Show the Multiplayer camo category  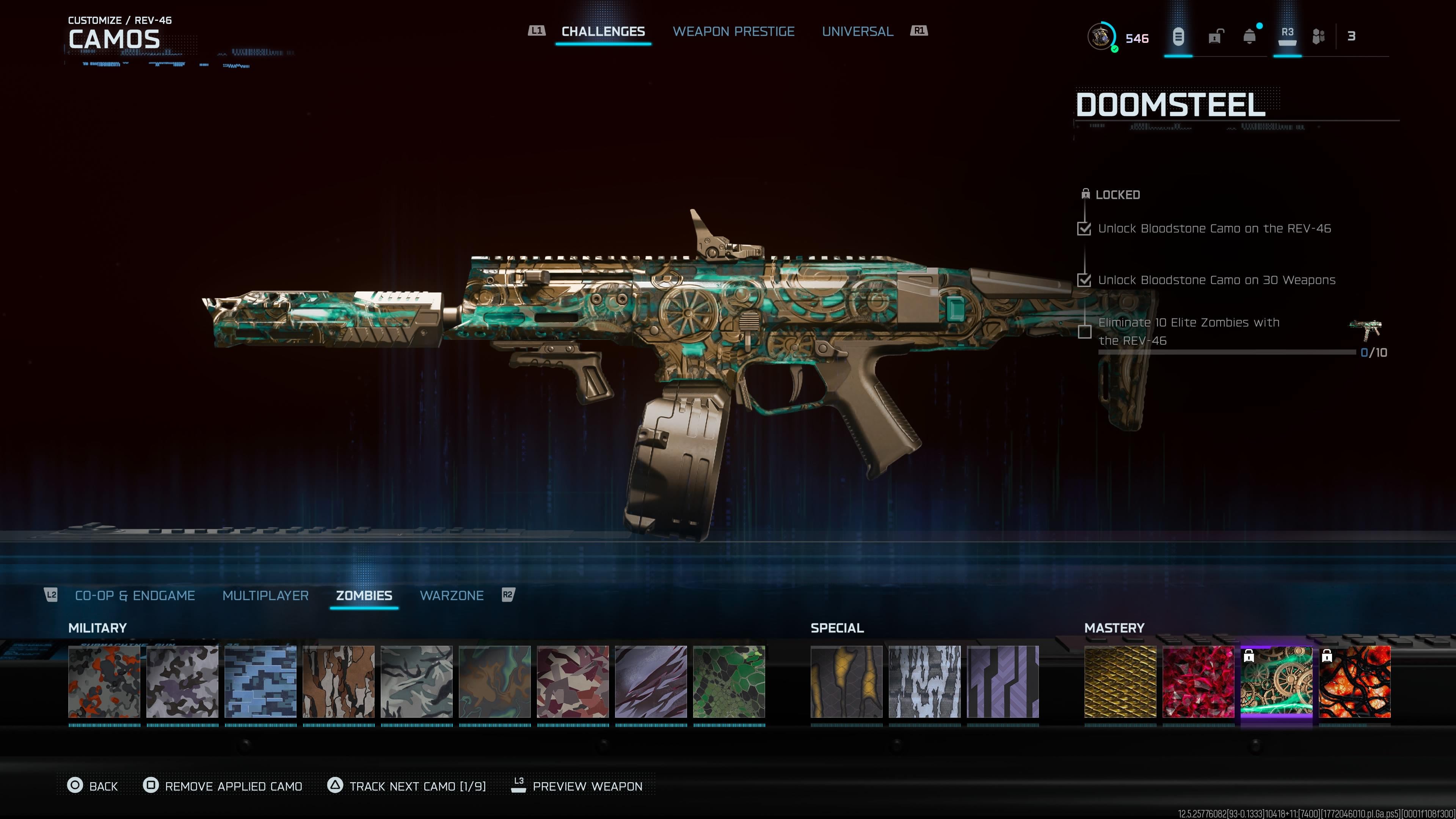(x=265, y=595)
